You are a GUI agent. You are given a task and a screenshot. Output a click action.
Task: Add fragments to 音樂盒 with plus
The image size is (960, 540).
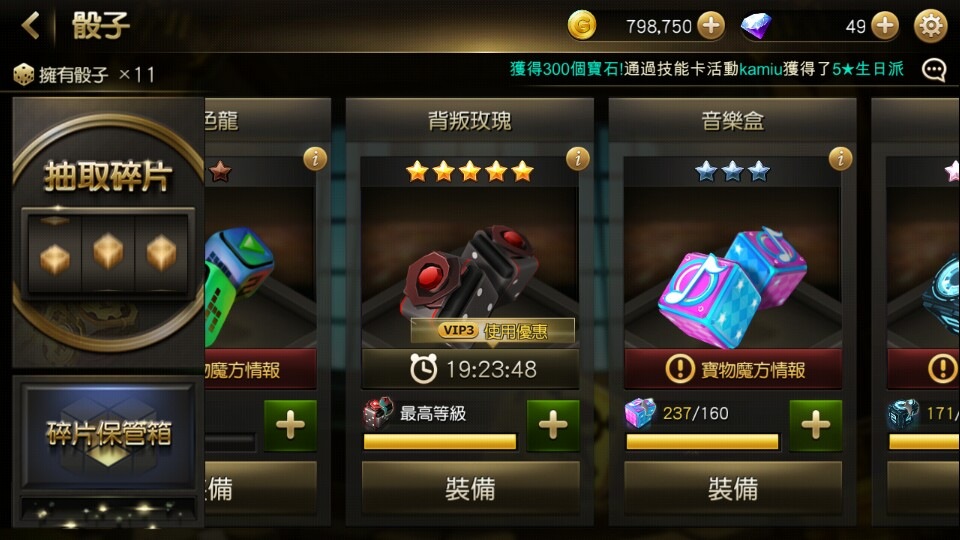(x=815, y=425)
